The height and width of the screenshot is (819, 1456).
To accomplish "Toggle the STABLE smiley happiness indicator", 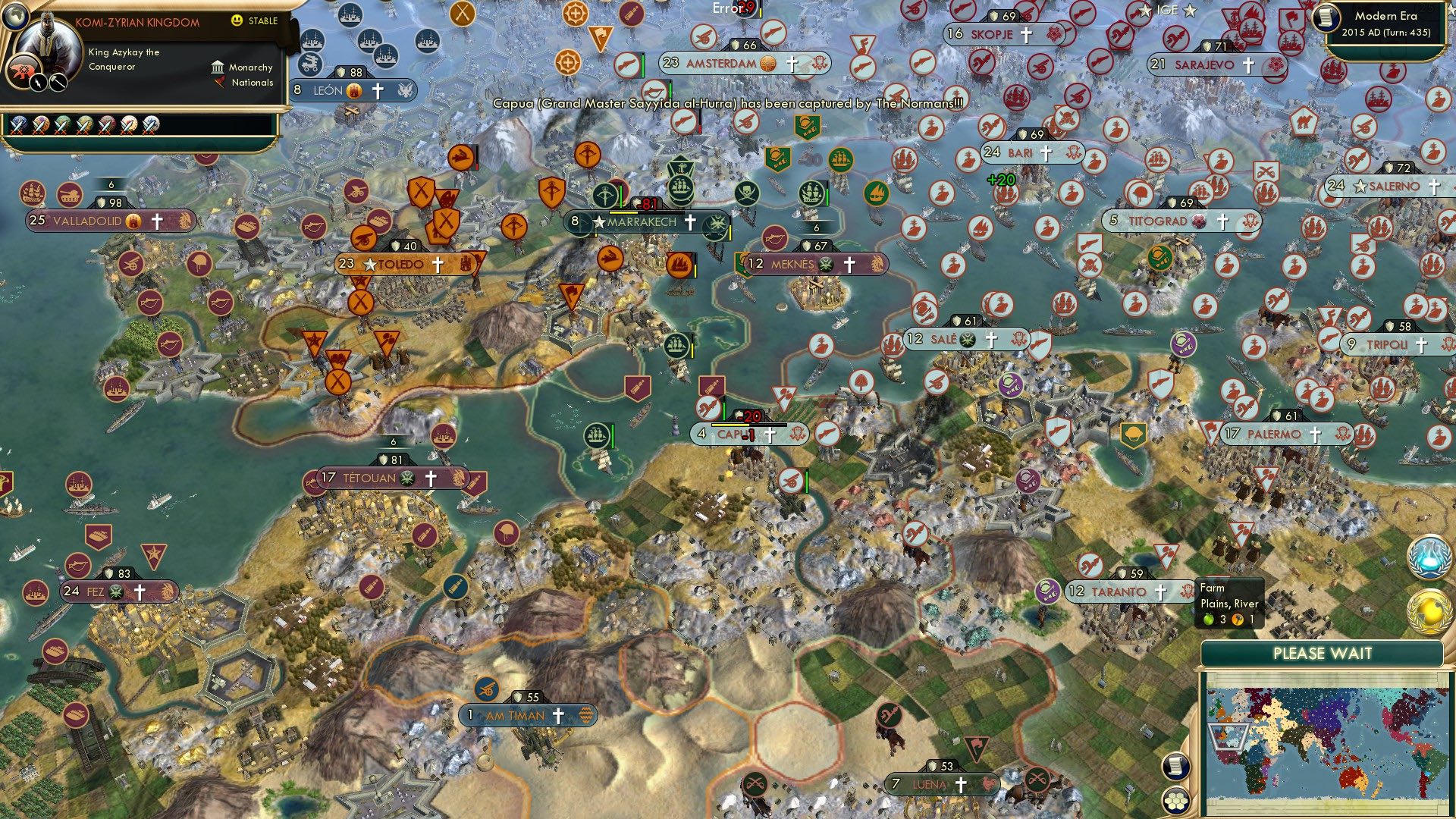I will tap(237, 21).
